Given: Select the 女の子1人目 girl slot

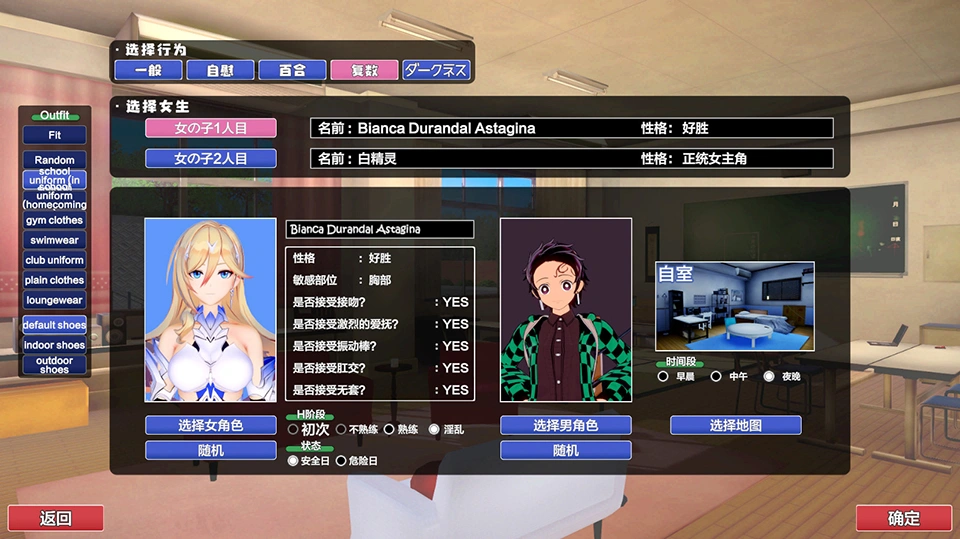Looking at the screenshot, I should point(210,128).
